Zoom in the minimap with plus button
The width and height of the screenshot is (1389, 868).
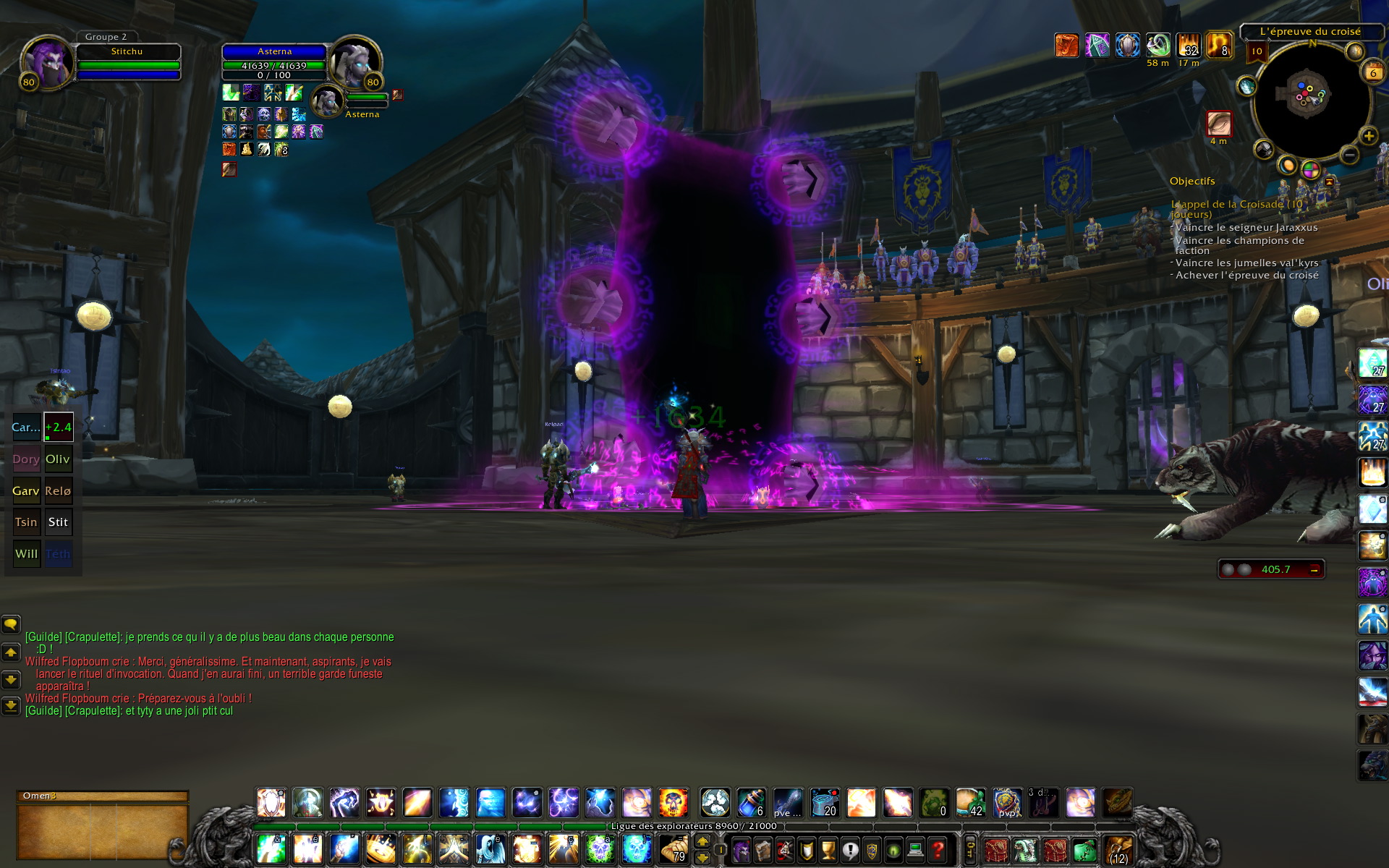1368,136
